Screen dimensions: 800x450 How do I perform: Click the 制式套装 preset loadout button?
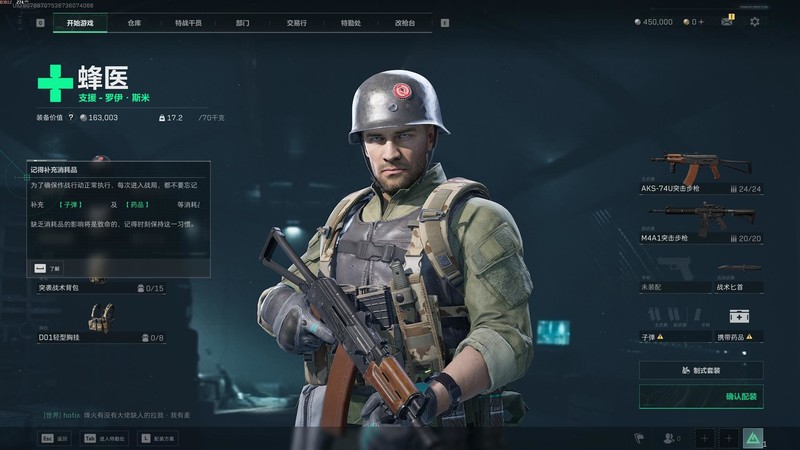coord(701,370)
